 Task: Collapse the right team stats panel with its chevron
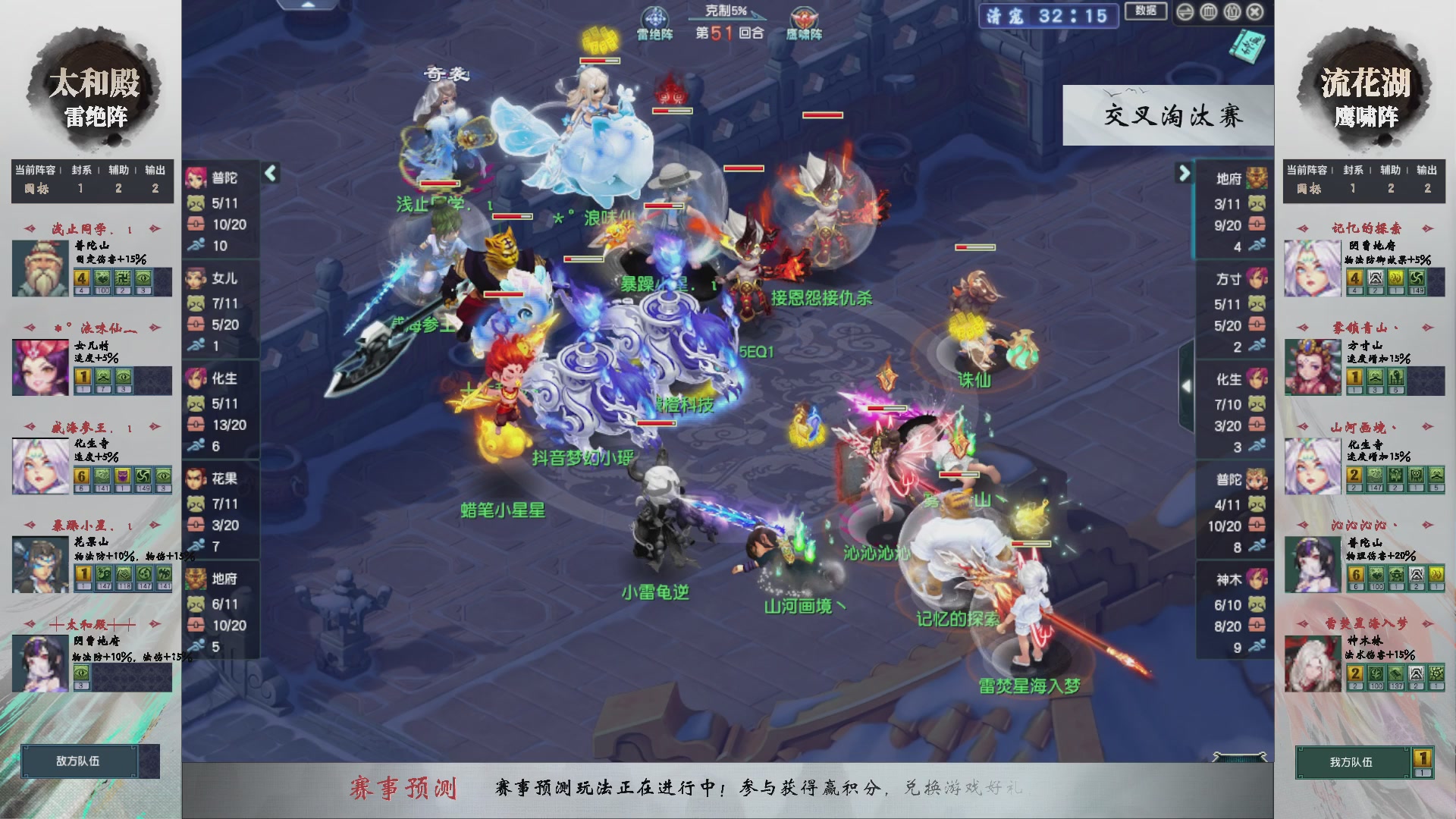[x=1185, y=173]
